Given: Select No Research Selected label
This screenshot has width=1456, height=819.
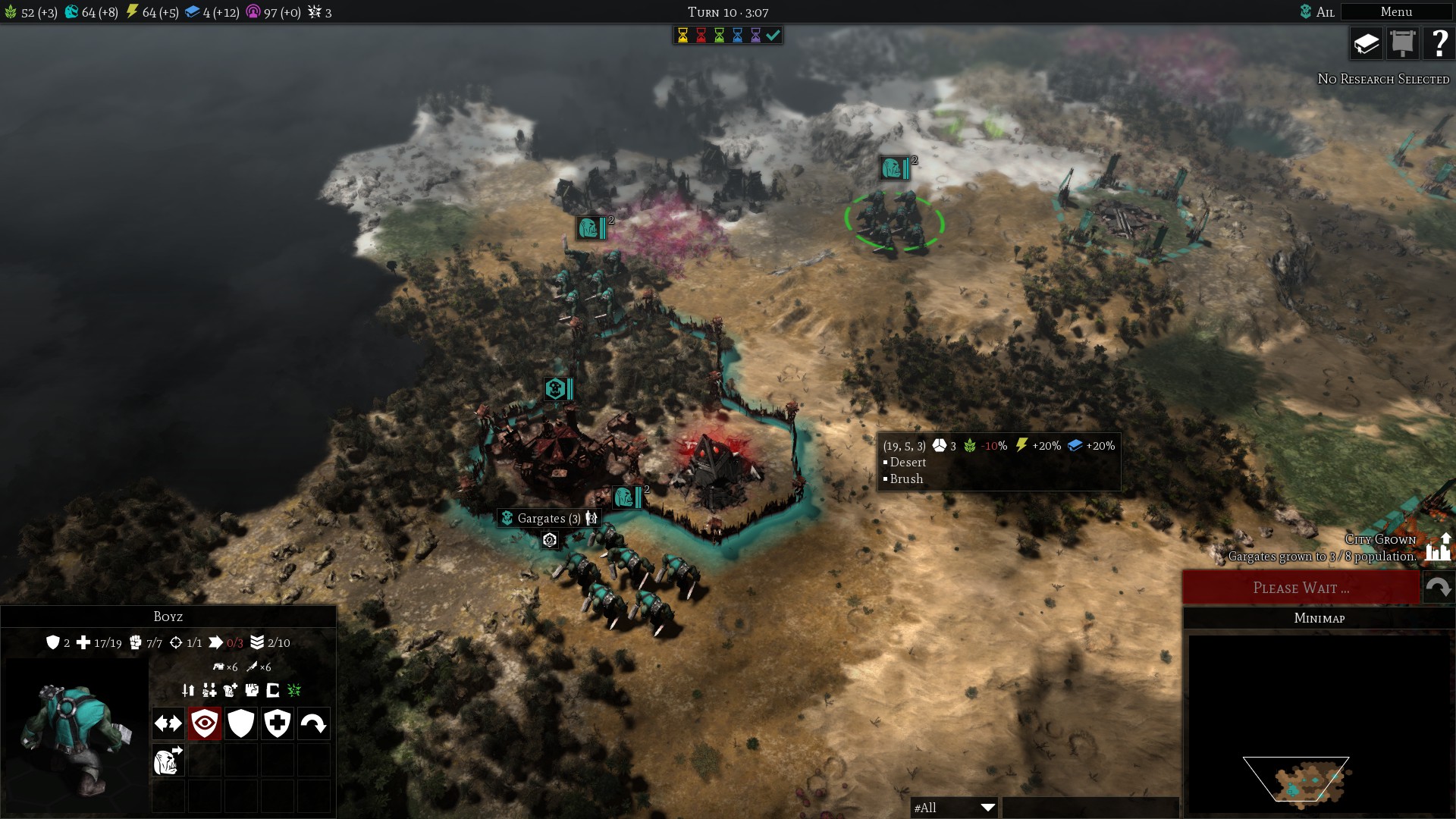Looking at the screenshot, I should (1383, 79).
